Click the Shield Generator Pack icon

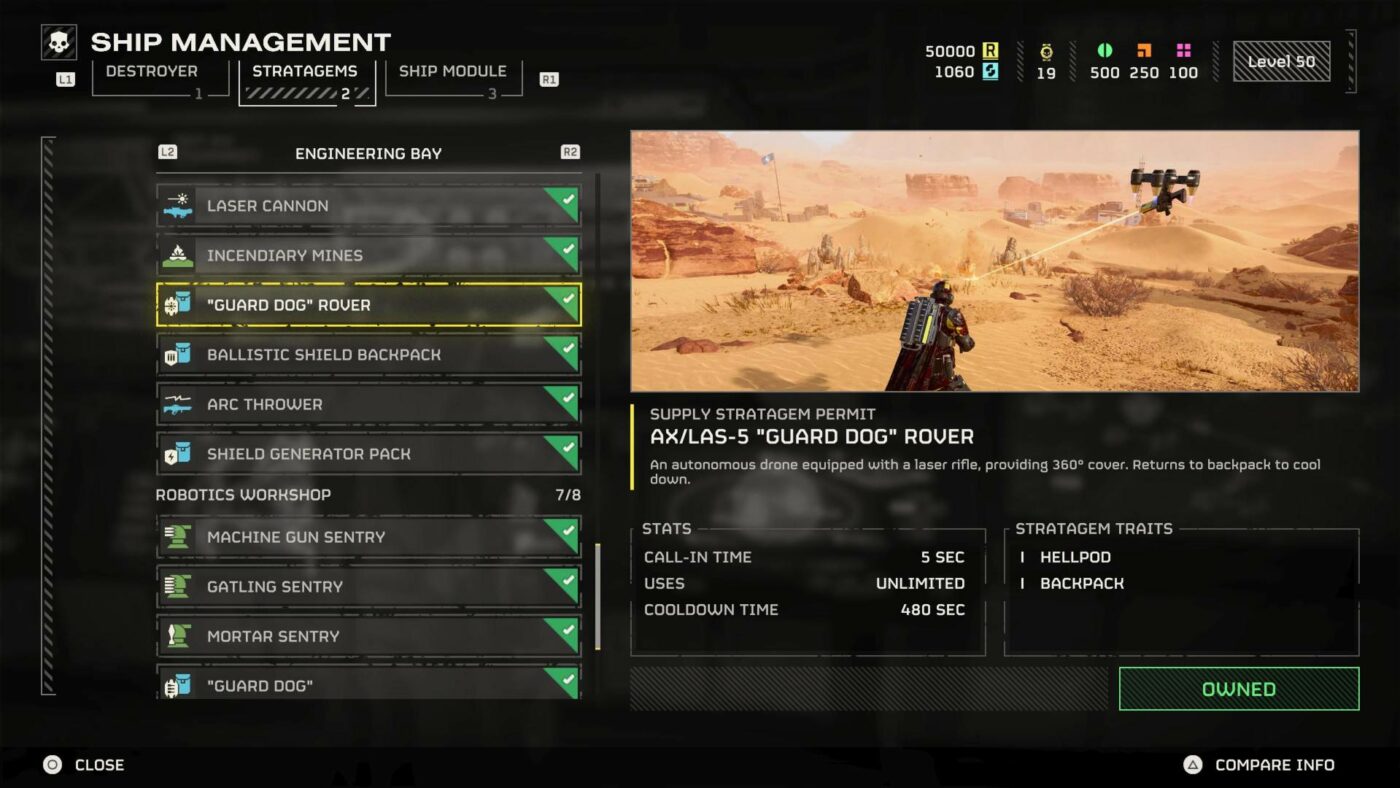coord(177,453)
